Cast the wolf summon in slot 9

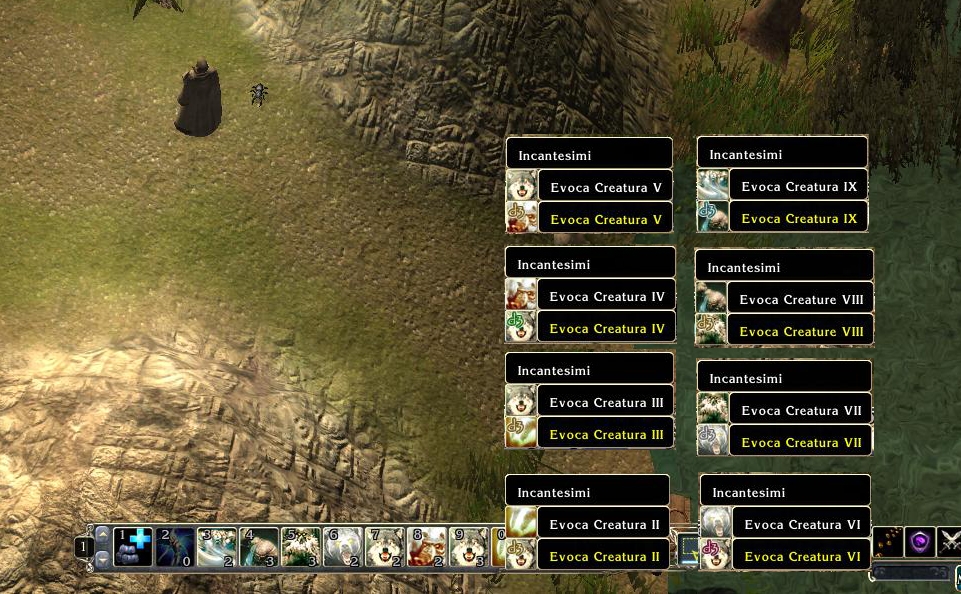pyautogui.click(x=469, y=547)
